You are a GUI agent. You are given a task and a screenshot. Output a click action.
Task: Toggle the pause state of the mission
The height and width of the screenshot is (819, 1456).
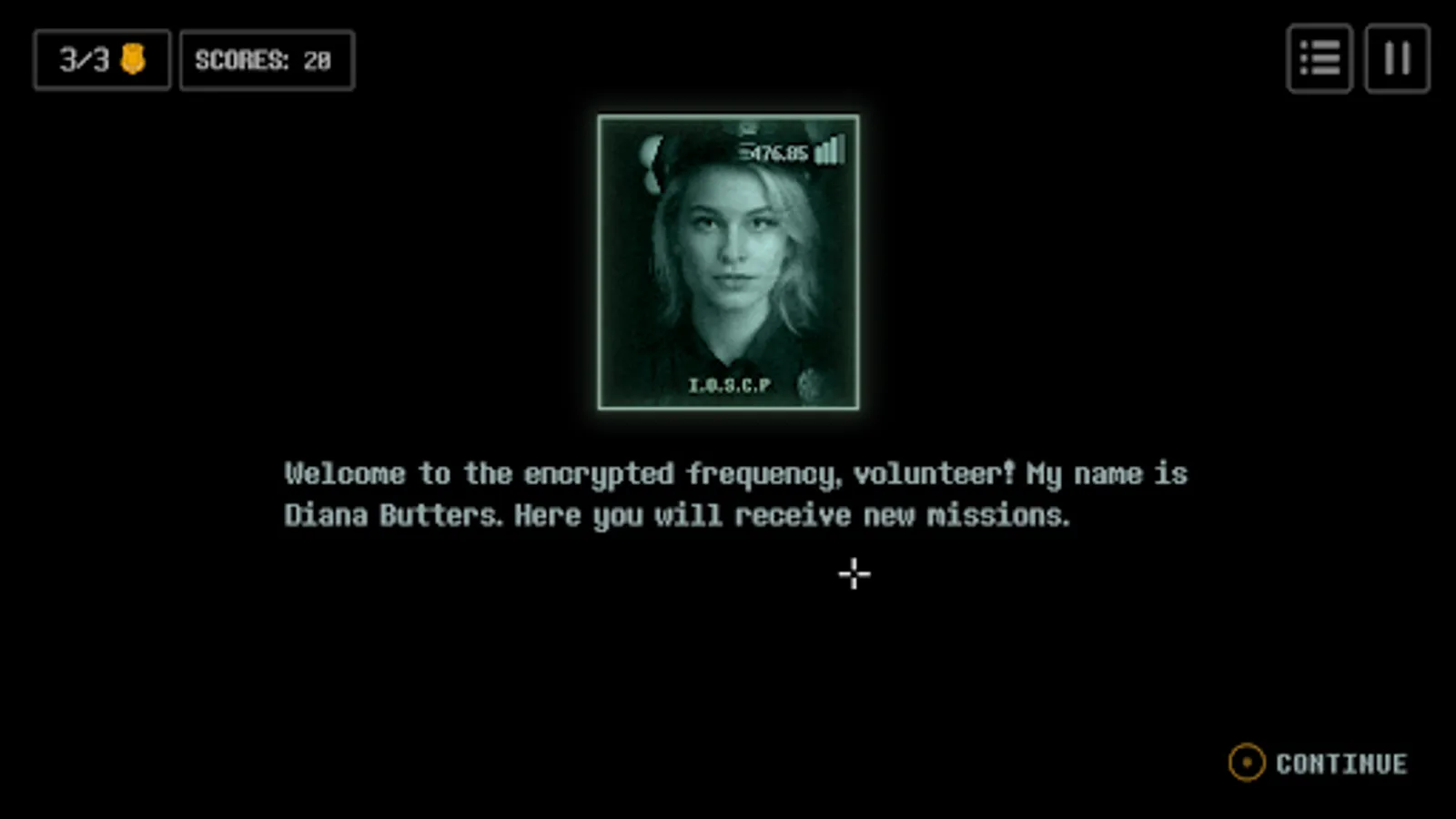1398,59
